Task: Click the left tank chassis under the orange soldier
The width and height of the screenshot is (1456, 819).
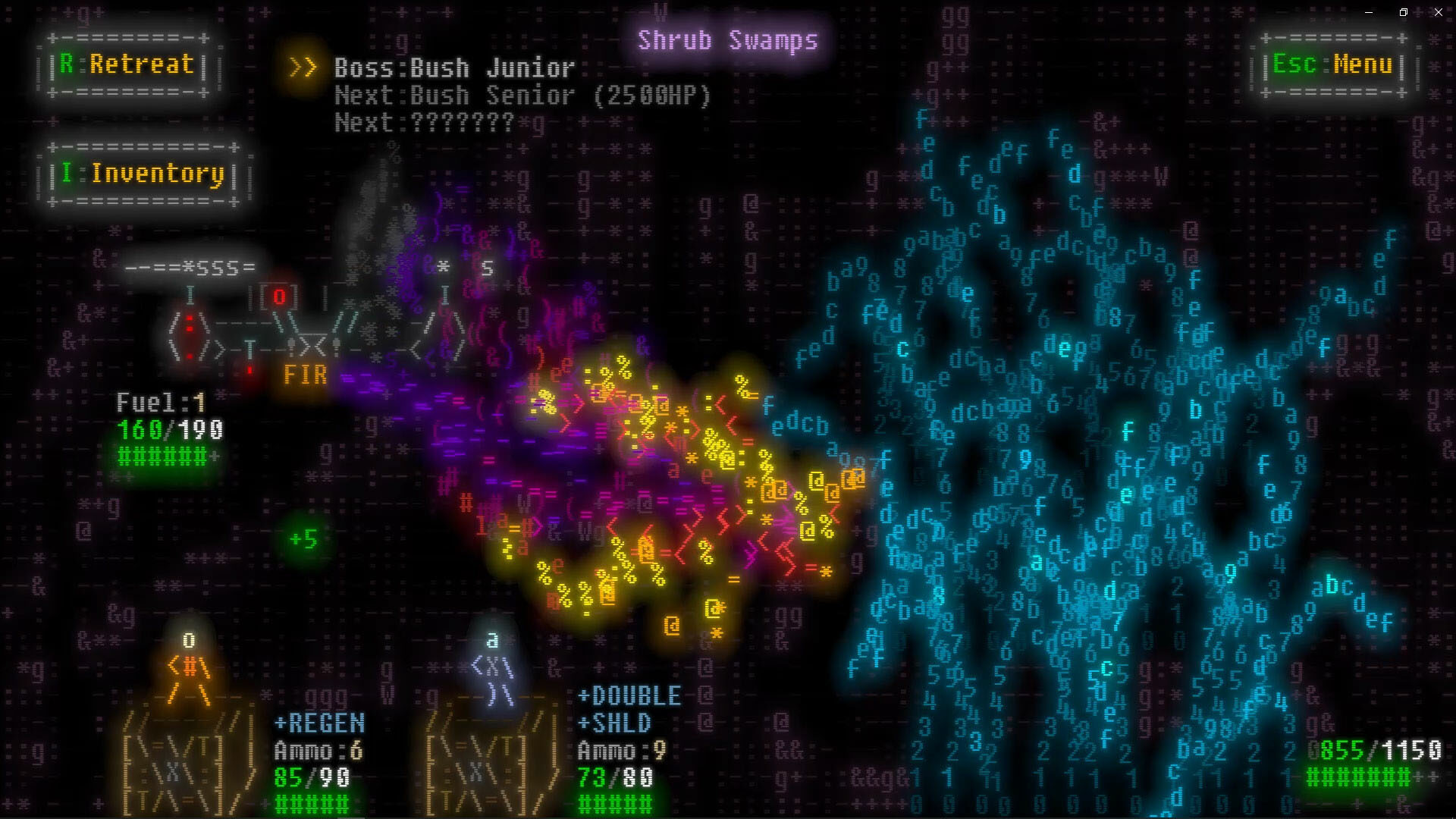Action: coord(176,766)
